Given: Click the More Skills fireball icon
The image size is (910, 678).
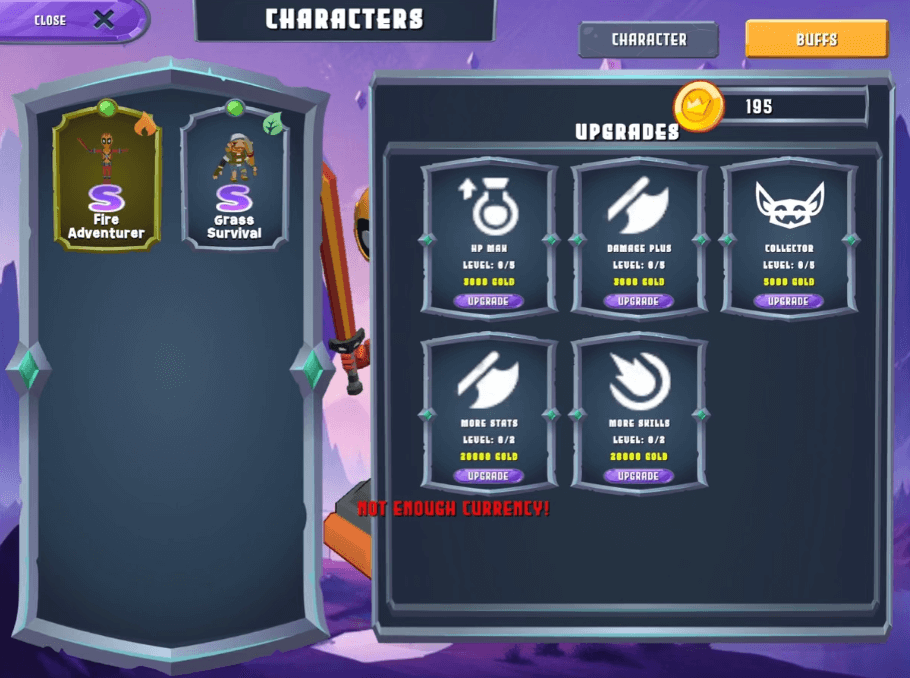Looking at the screenshot, I should 639,380.
